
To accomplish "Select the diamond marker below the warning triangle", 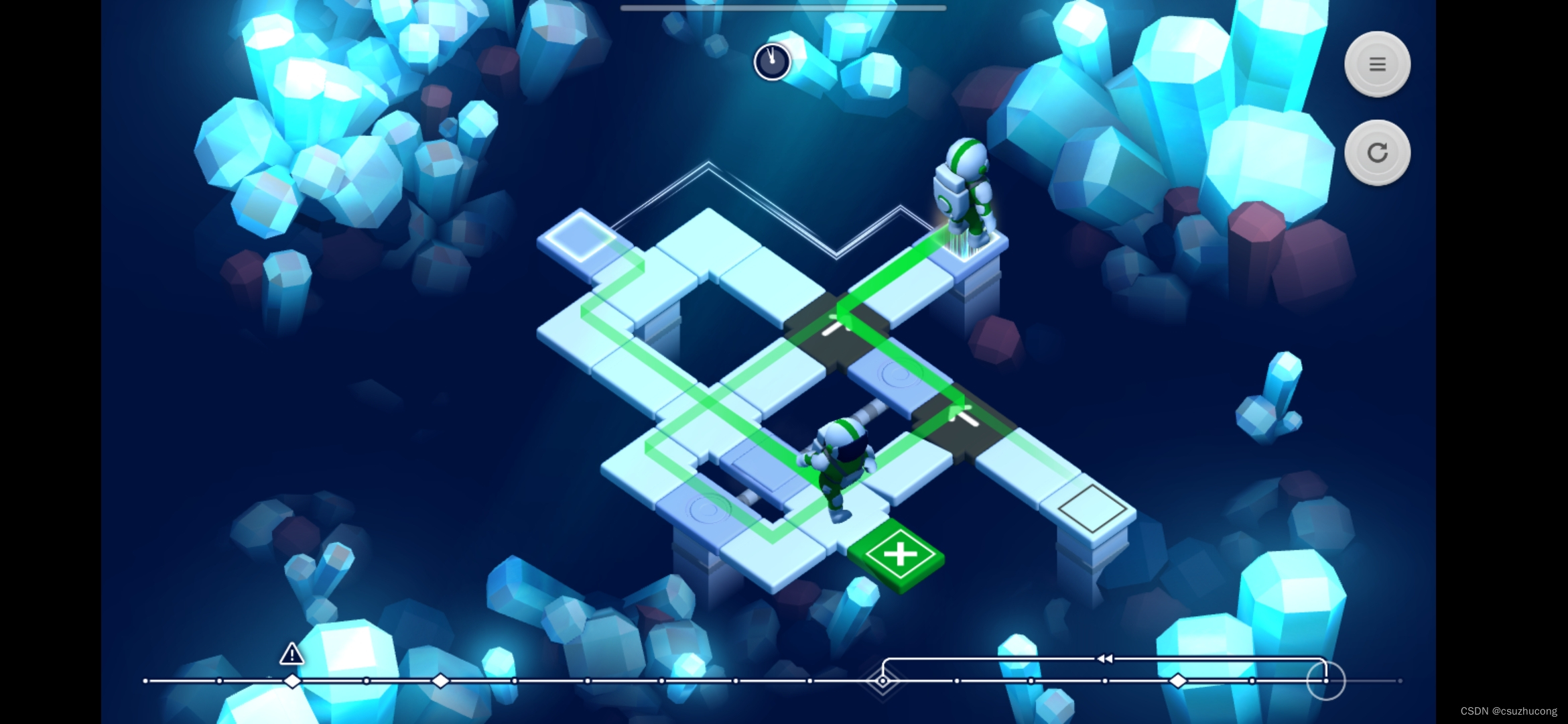I will coord(292,681).
